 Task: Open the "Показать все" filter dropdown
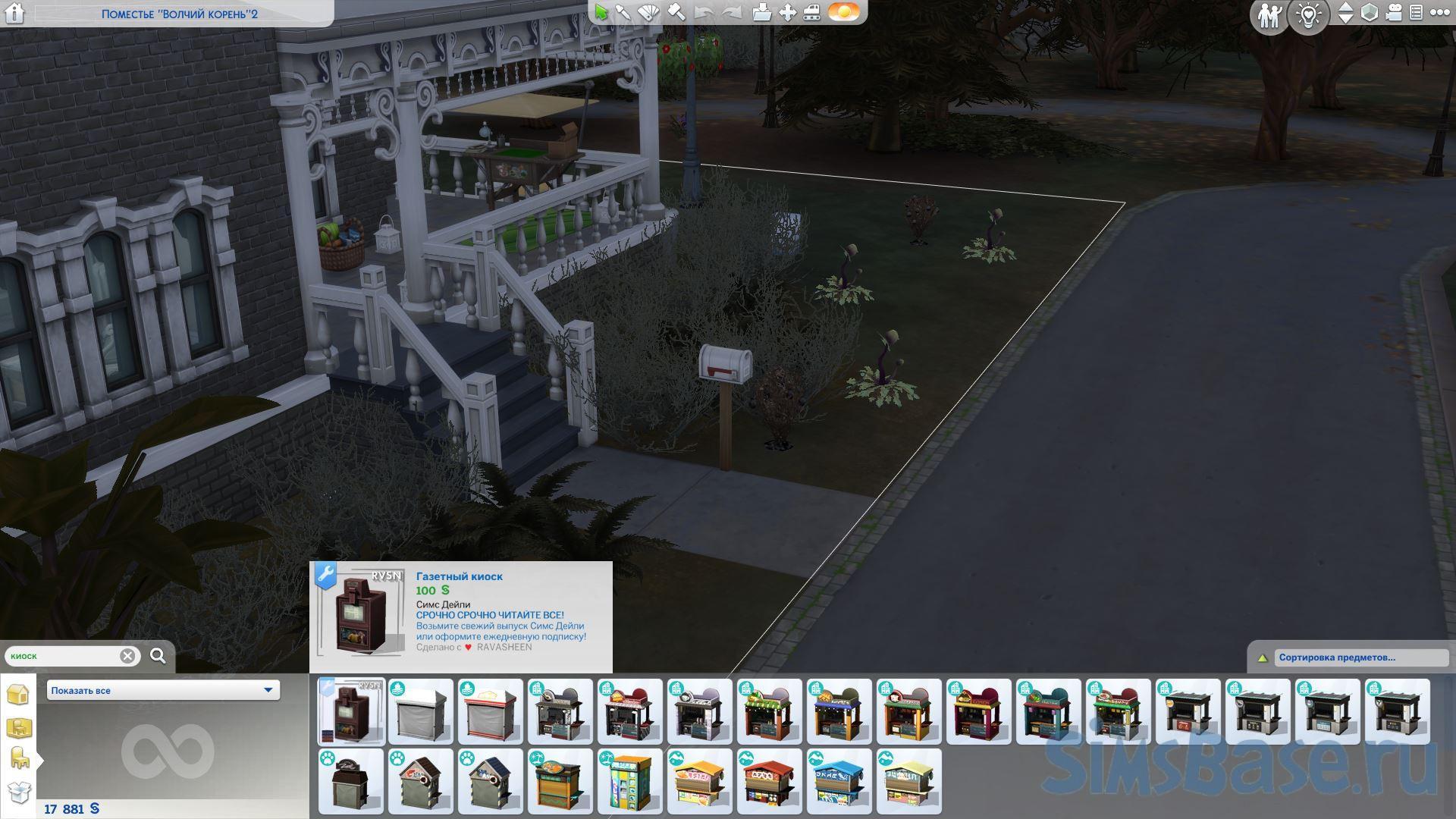pyautogui.click(x=163, y=690)
